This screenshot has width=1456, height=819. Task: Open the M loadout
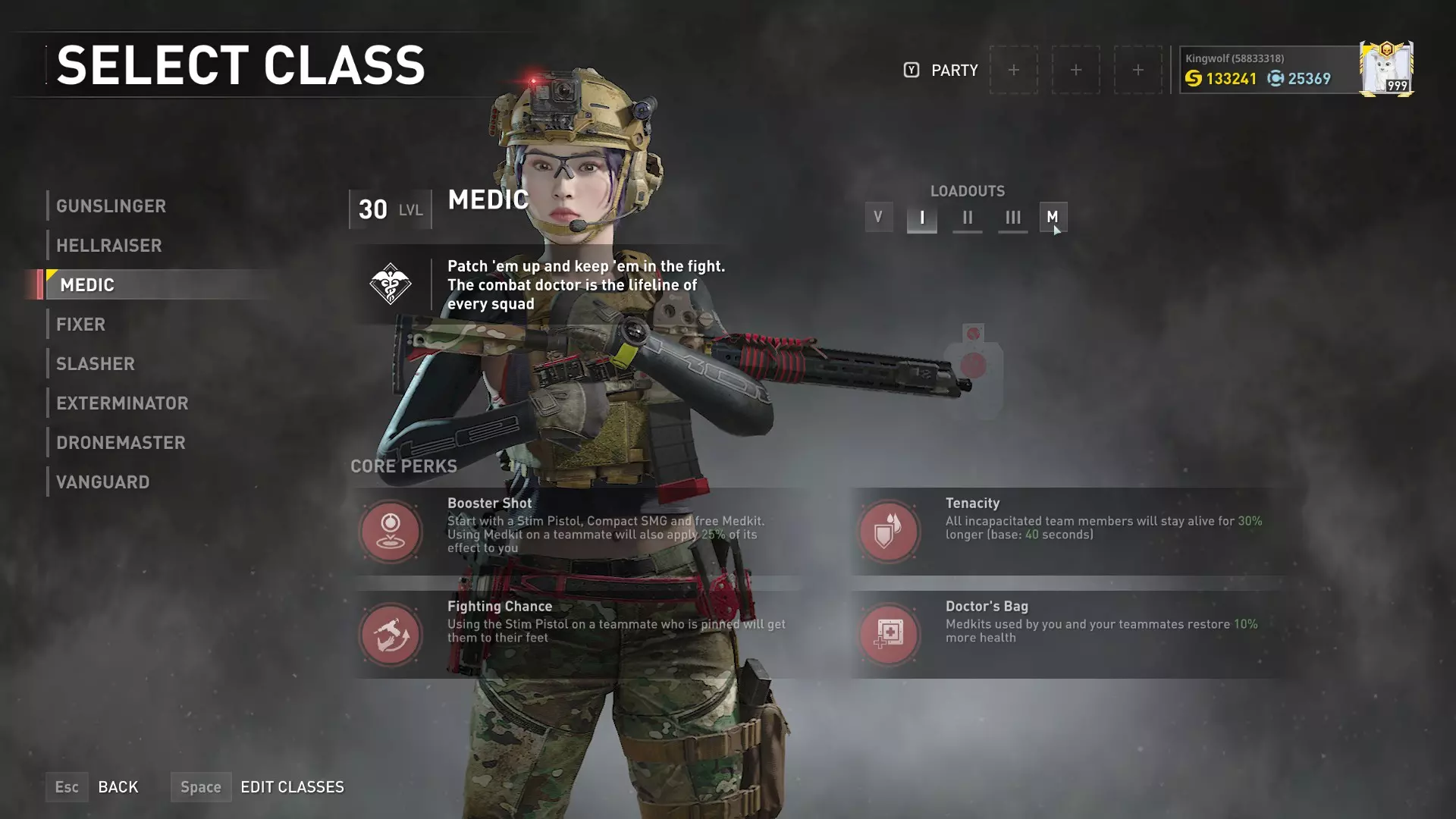point(1053,218)
